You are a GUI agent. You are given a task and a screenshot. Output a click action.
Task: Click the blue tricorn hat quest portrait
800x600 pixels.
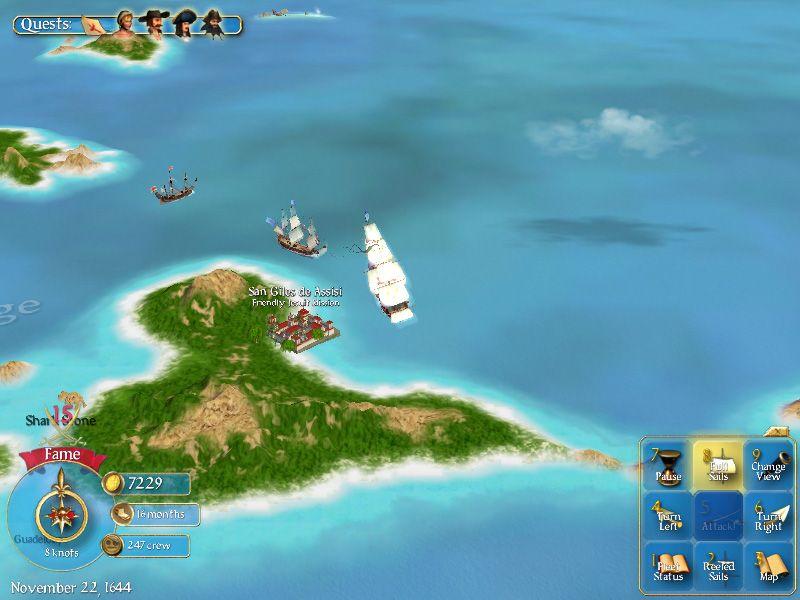tap(184, 23)
